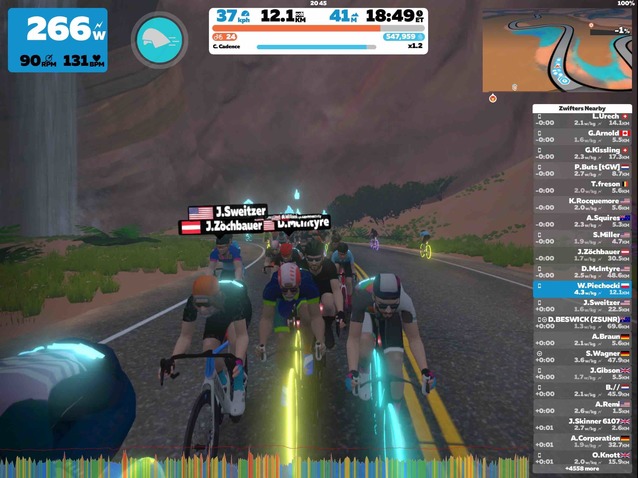Pick T.freson from Zwifters Nearby
Viewport: 638px width, 478px height.
coord(585,187)
